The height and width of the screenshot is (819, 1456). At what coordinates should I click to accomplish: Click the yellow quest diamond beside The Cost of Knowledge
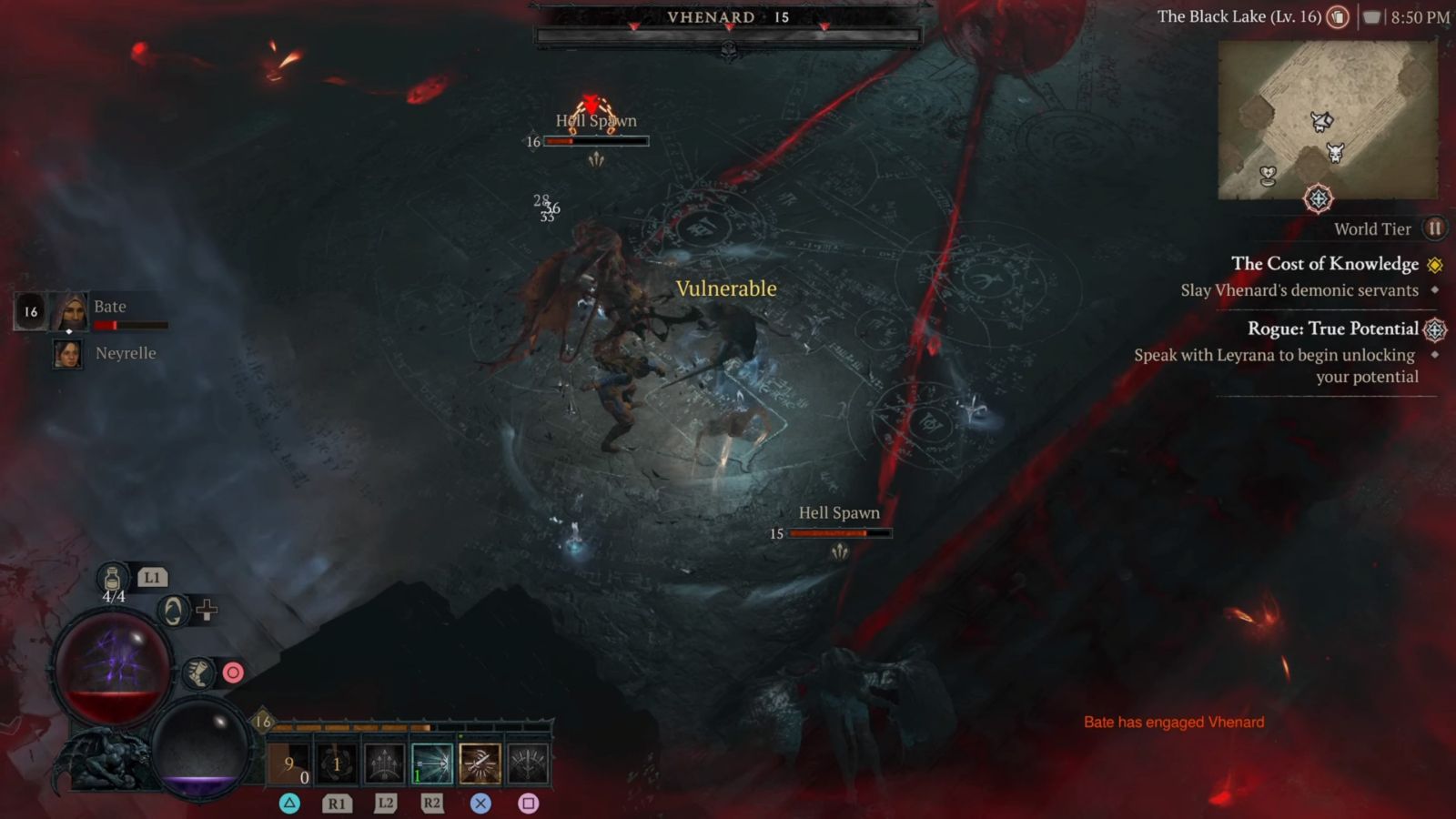1435,266
